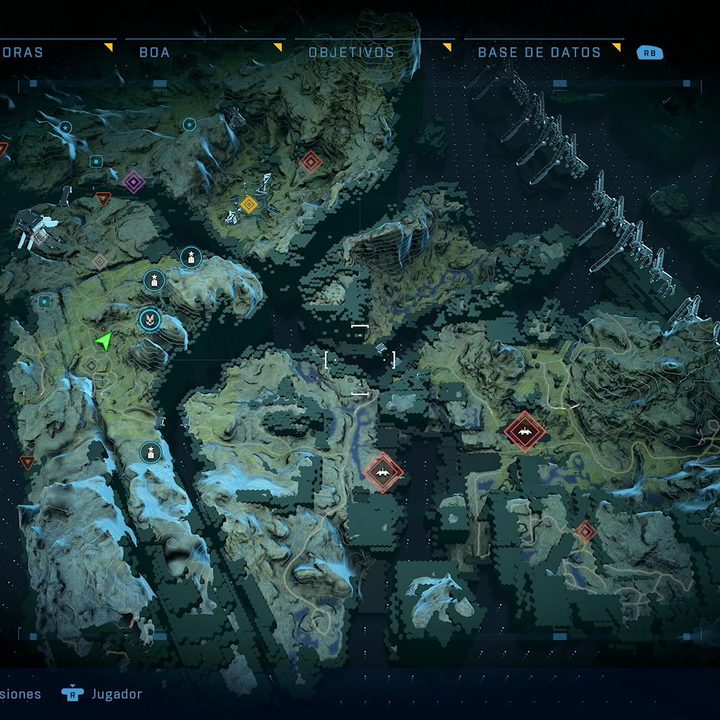Select the purple diamond map marker

[x=133, y=182]
